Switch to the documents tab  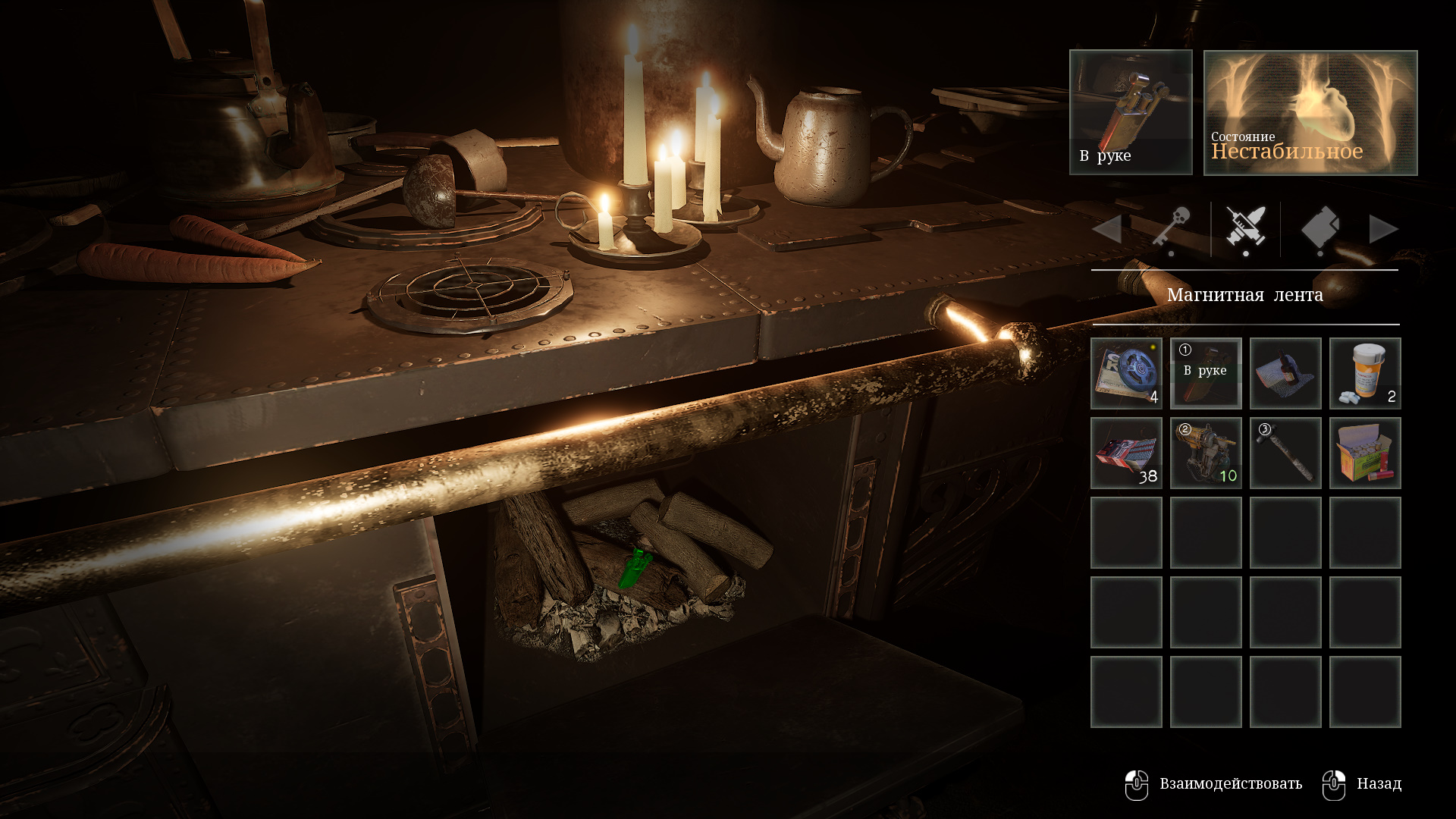(x=1319, y=228)
